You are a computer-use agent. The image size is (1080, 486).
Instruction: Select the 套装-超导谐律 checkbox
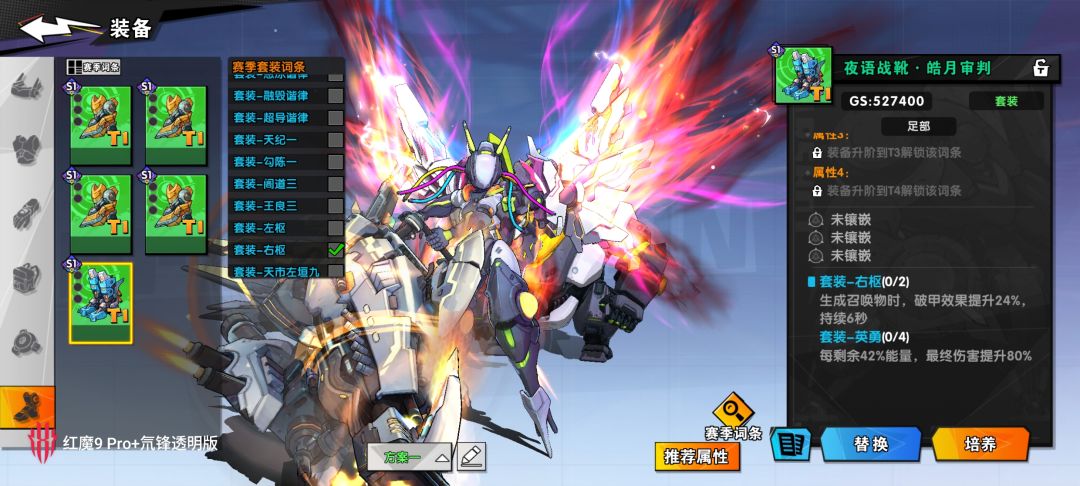point(336,118)
